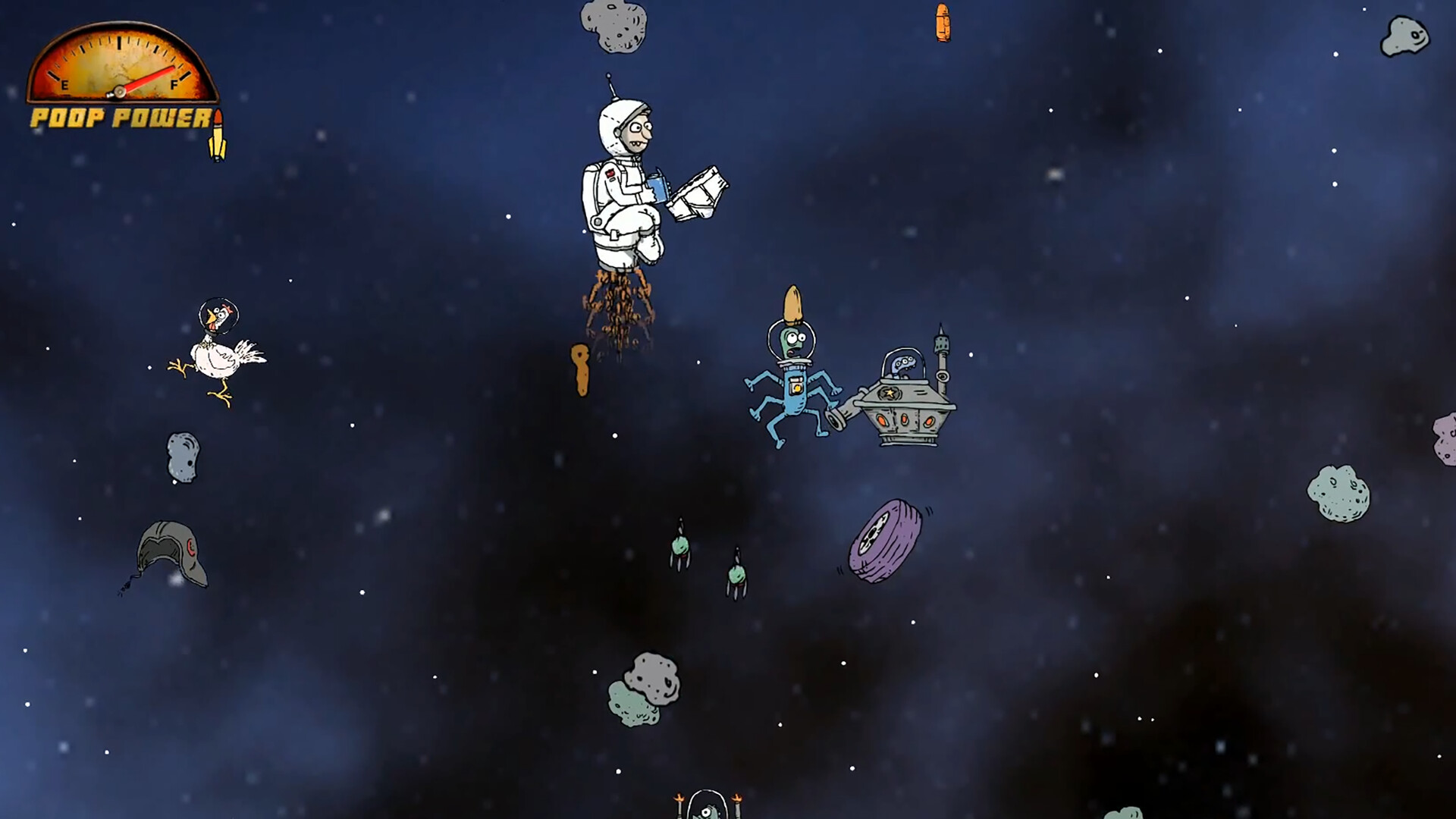Select the orange capsule atop the blue alien's helmet

pyautogui.click(x=793, y=303)
